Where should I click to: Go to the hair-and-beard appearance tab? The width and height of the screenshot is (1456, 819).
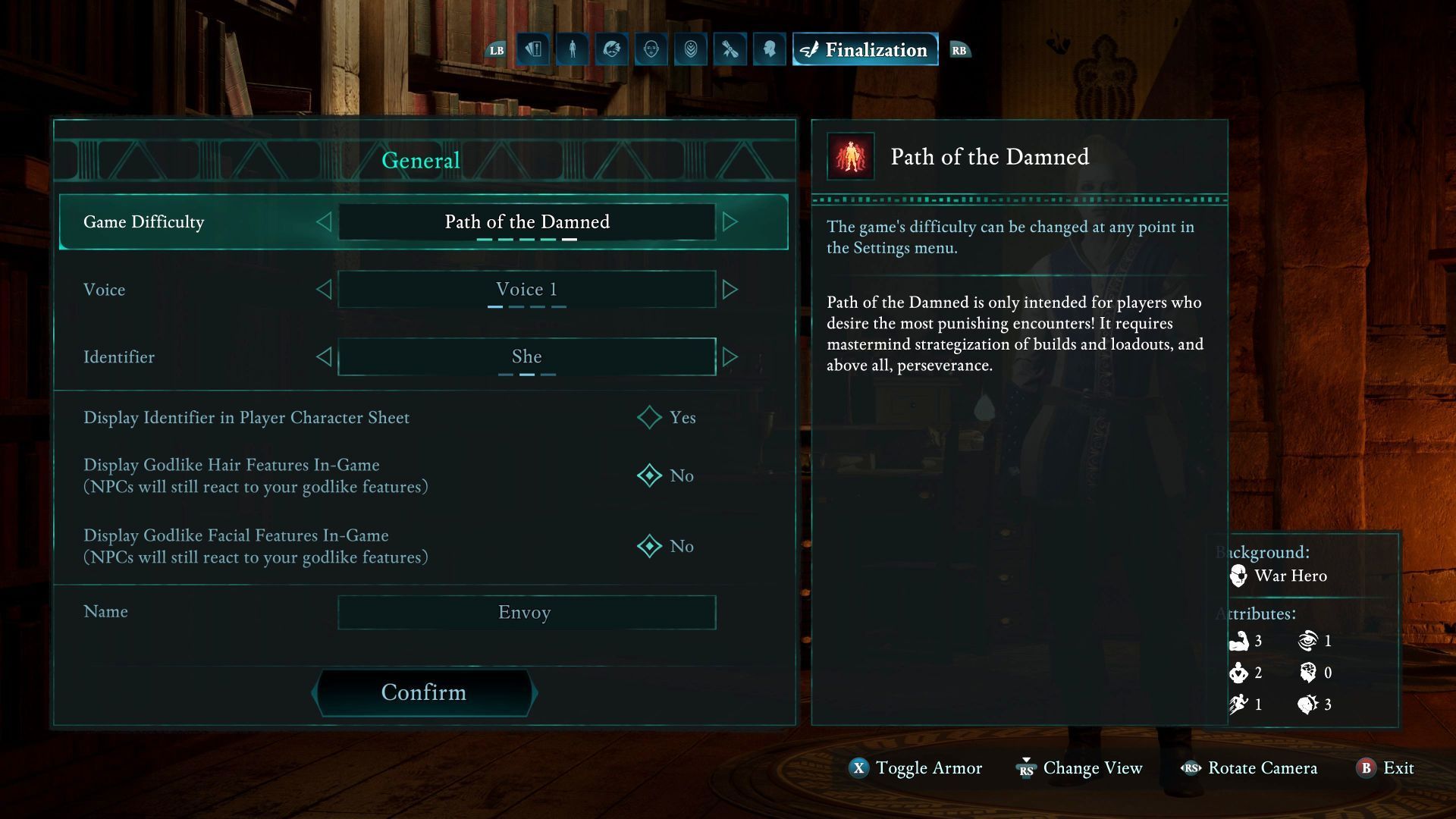(612, 49)
